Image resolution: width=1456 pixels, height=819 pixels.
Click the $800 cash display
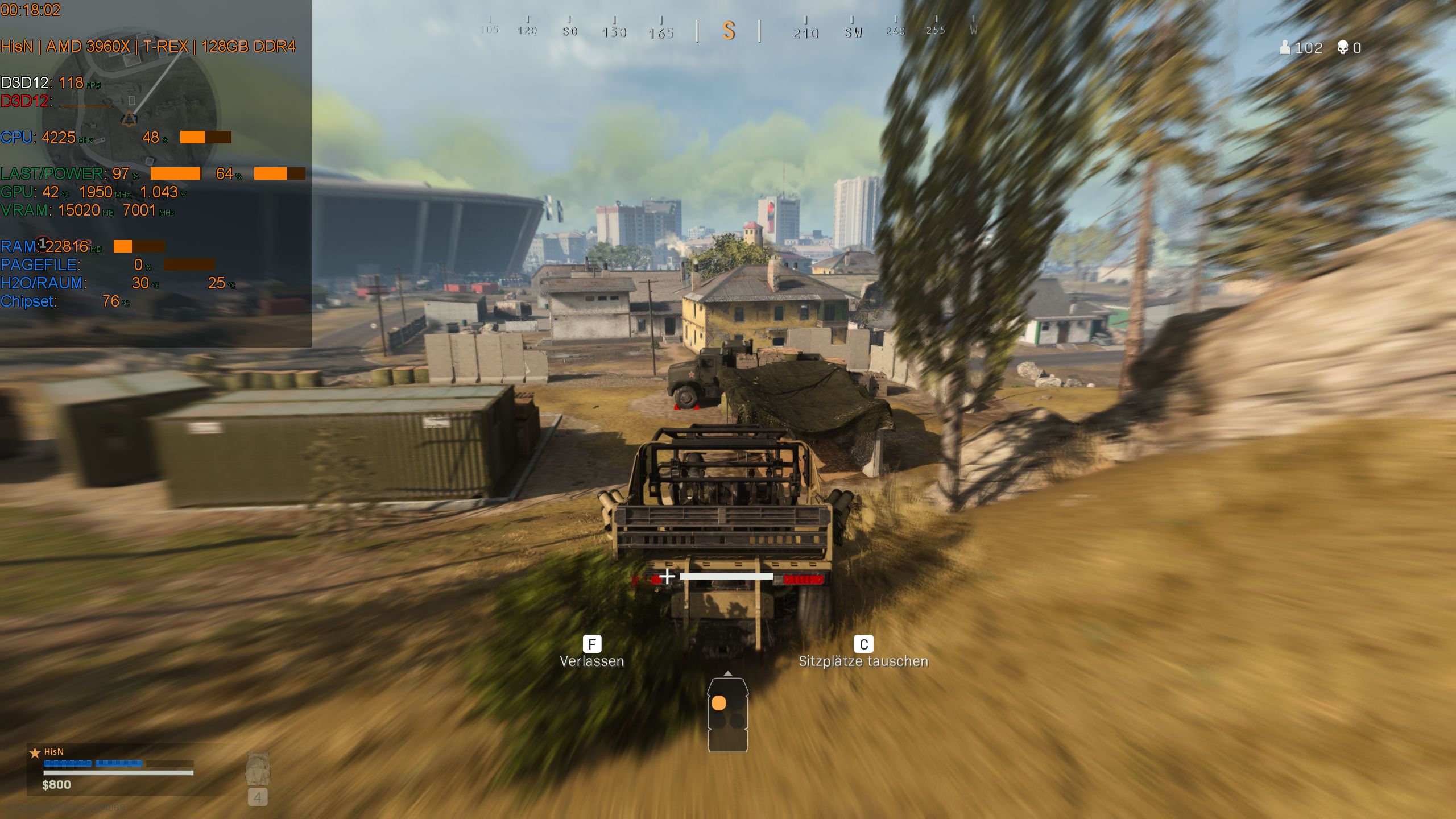coord(55,785)
